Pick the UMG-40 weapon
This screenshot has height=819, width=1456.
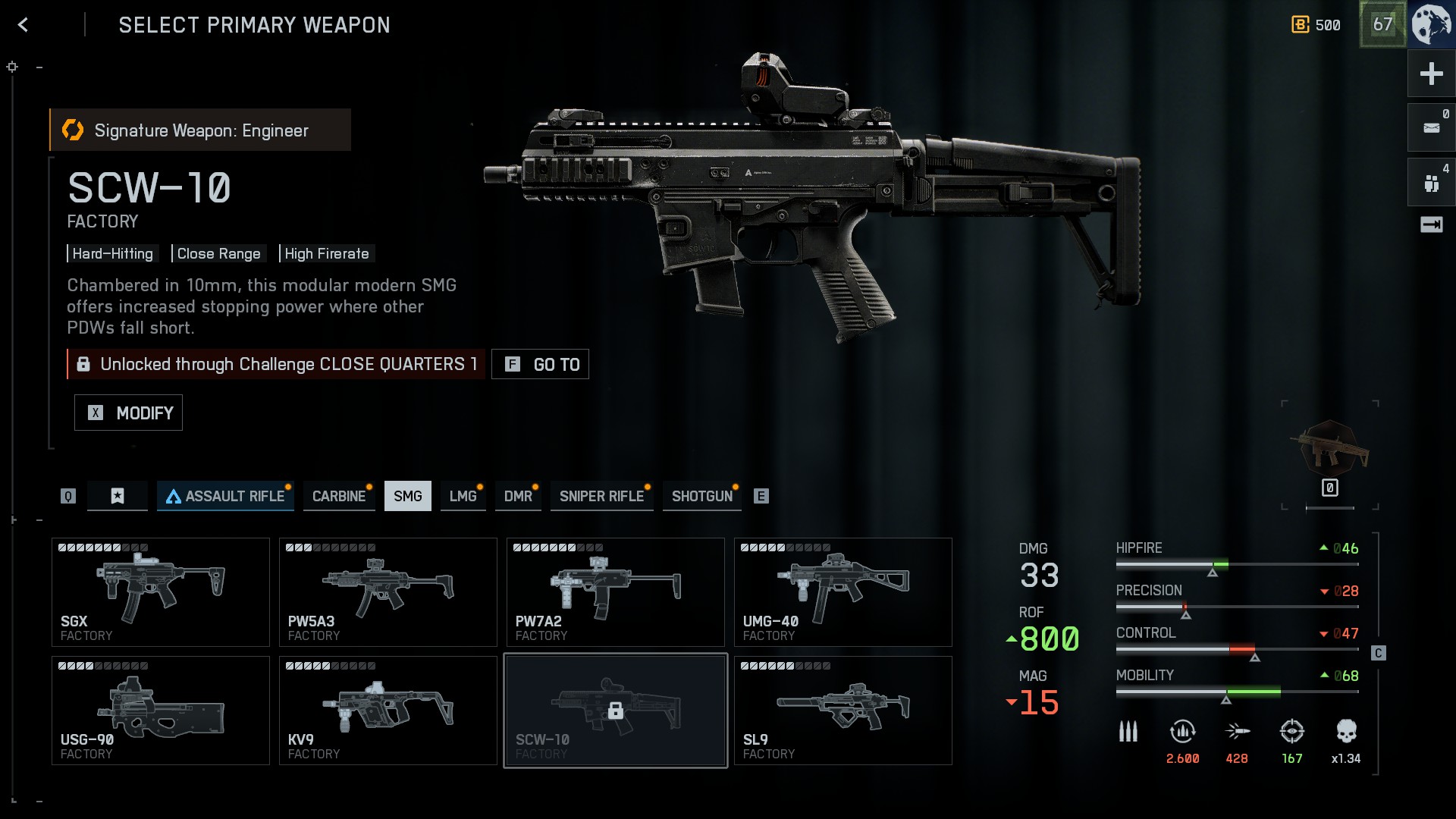843,592
